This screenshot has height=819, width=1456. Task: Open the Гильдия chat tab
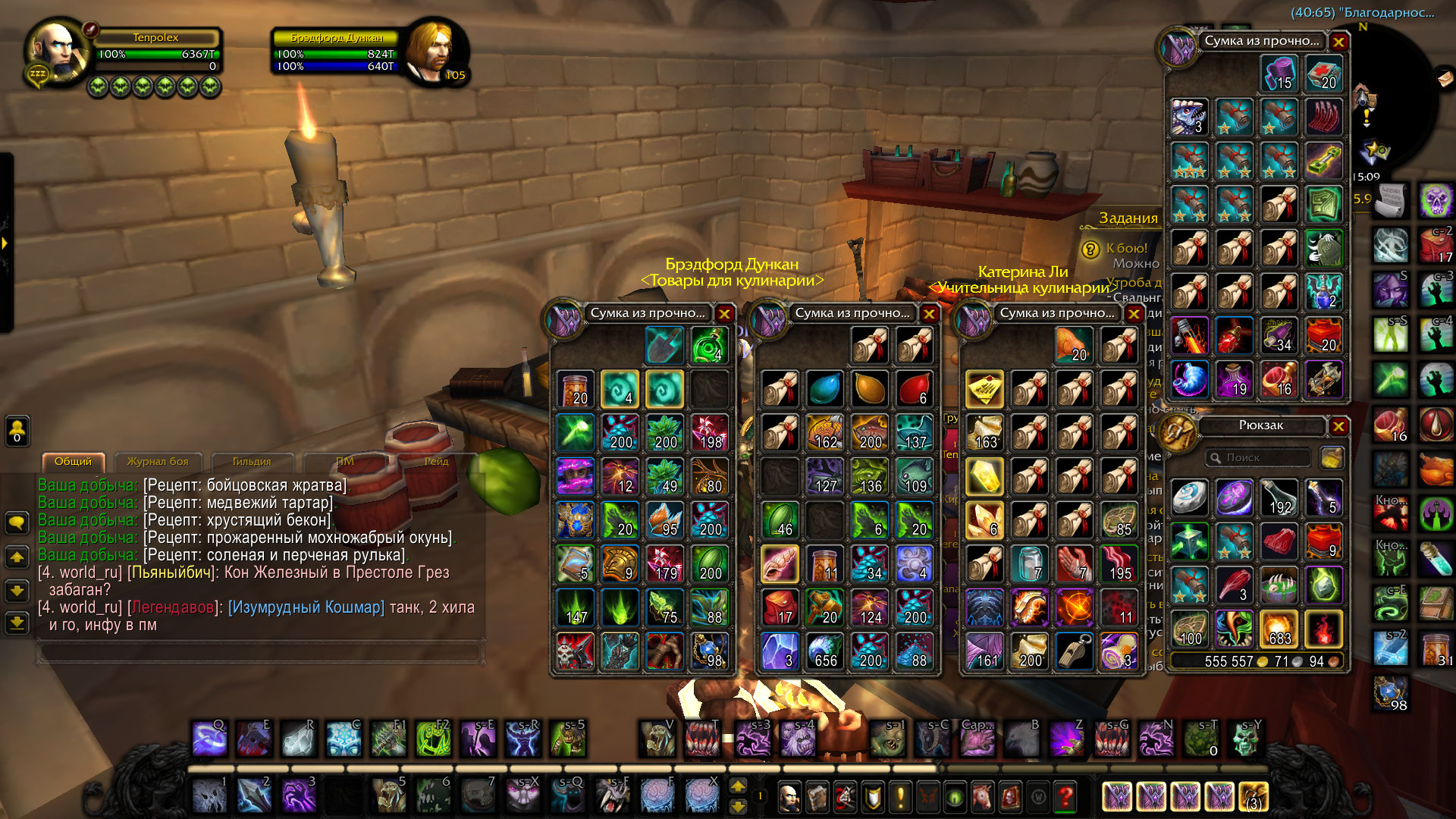[x=251, y=461]
